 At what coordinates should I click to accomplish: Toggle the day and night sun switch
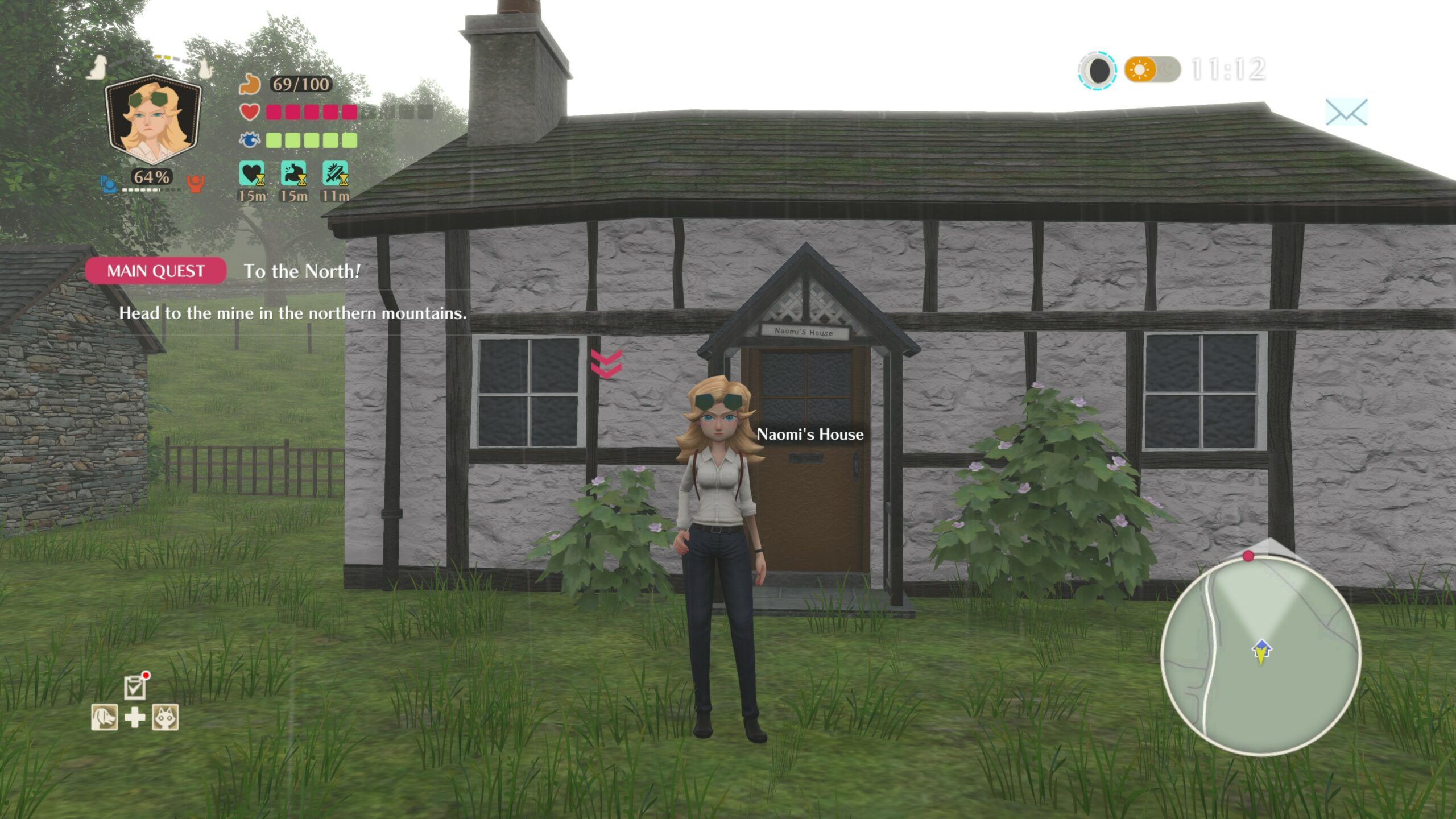coord(1152,70)
